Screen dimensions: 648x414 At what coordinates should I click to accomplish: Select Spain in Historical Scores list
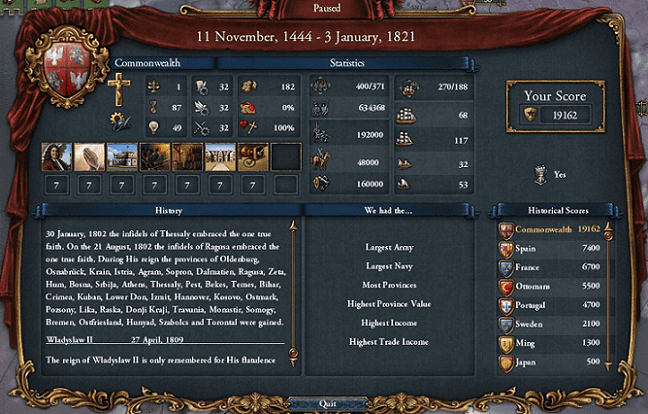coord(548,247)
